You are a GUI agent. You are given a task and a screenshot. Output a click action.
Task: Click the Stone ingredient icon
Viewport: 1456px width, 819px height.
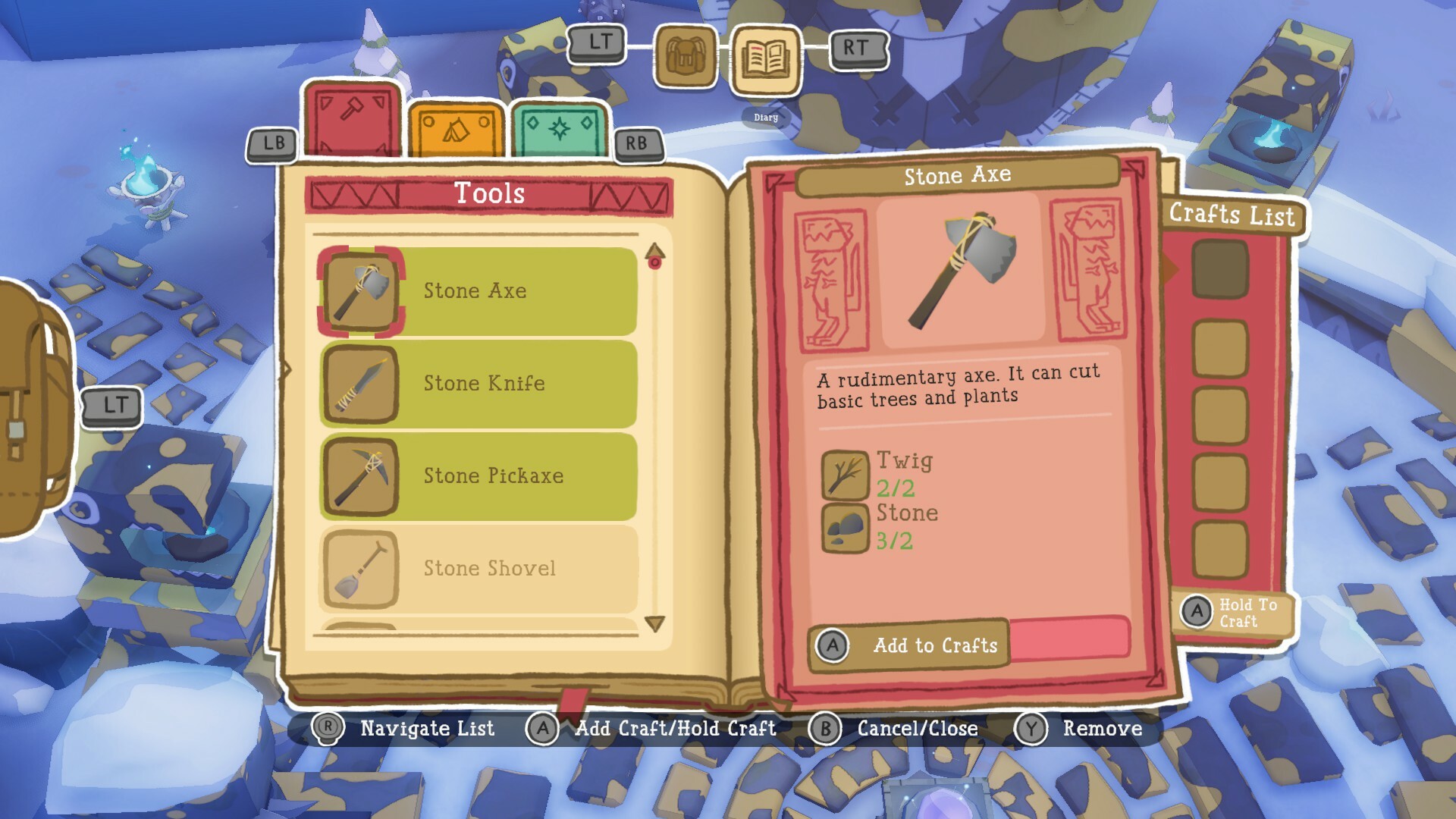(x=844, y=527)
